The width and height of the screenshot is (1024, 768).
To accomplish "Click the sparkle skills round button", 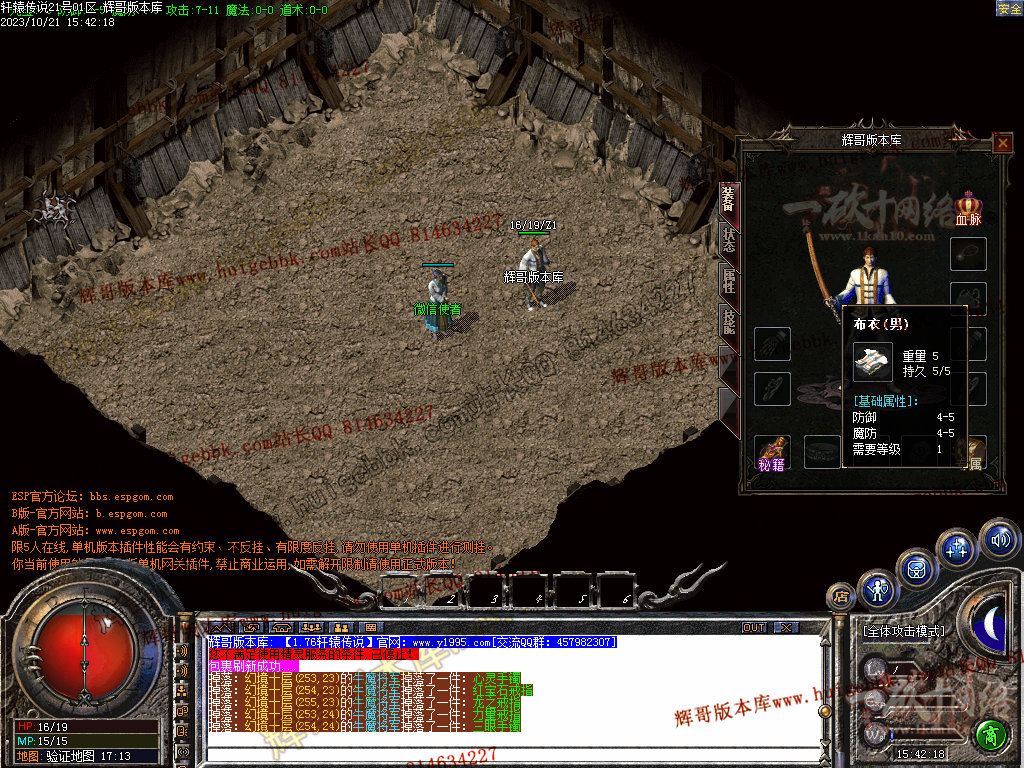I will [x=956, y=547].
